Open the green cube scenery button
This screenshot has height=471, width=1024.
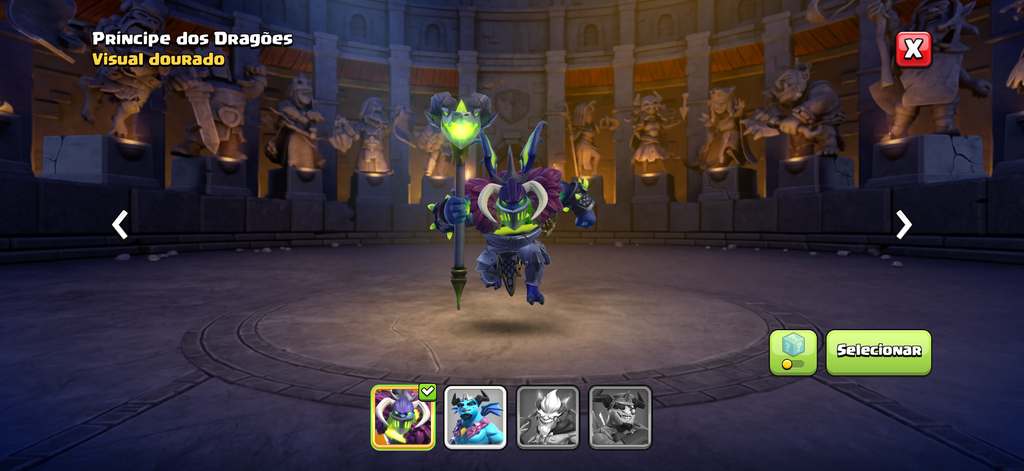pyautogui.click(x=793, y=352)
